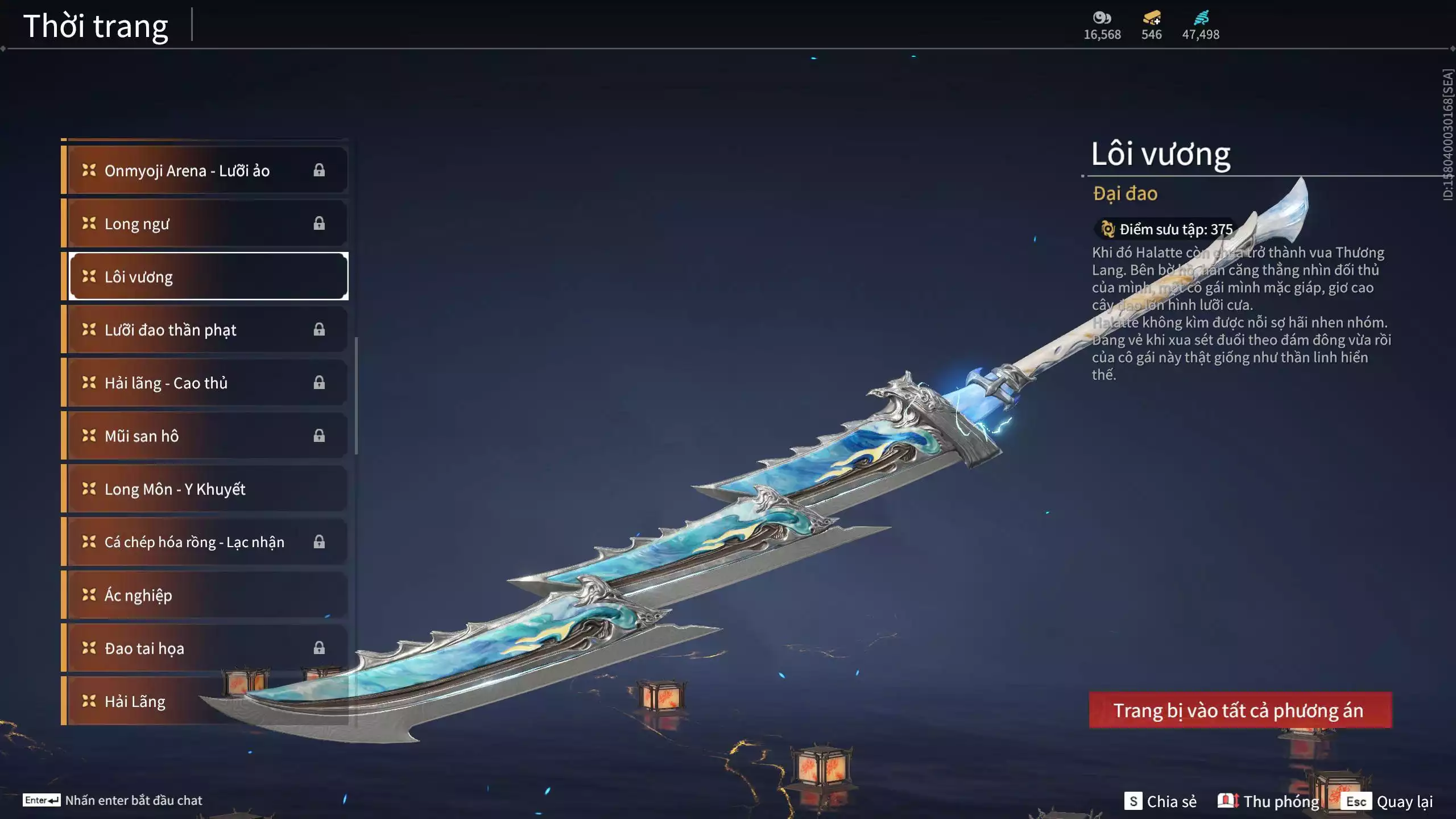Viewport: 1456px width, 819px height.
Task: Click the Thu phóng zoom button
Action: point(1269,801)
